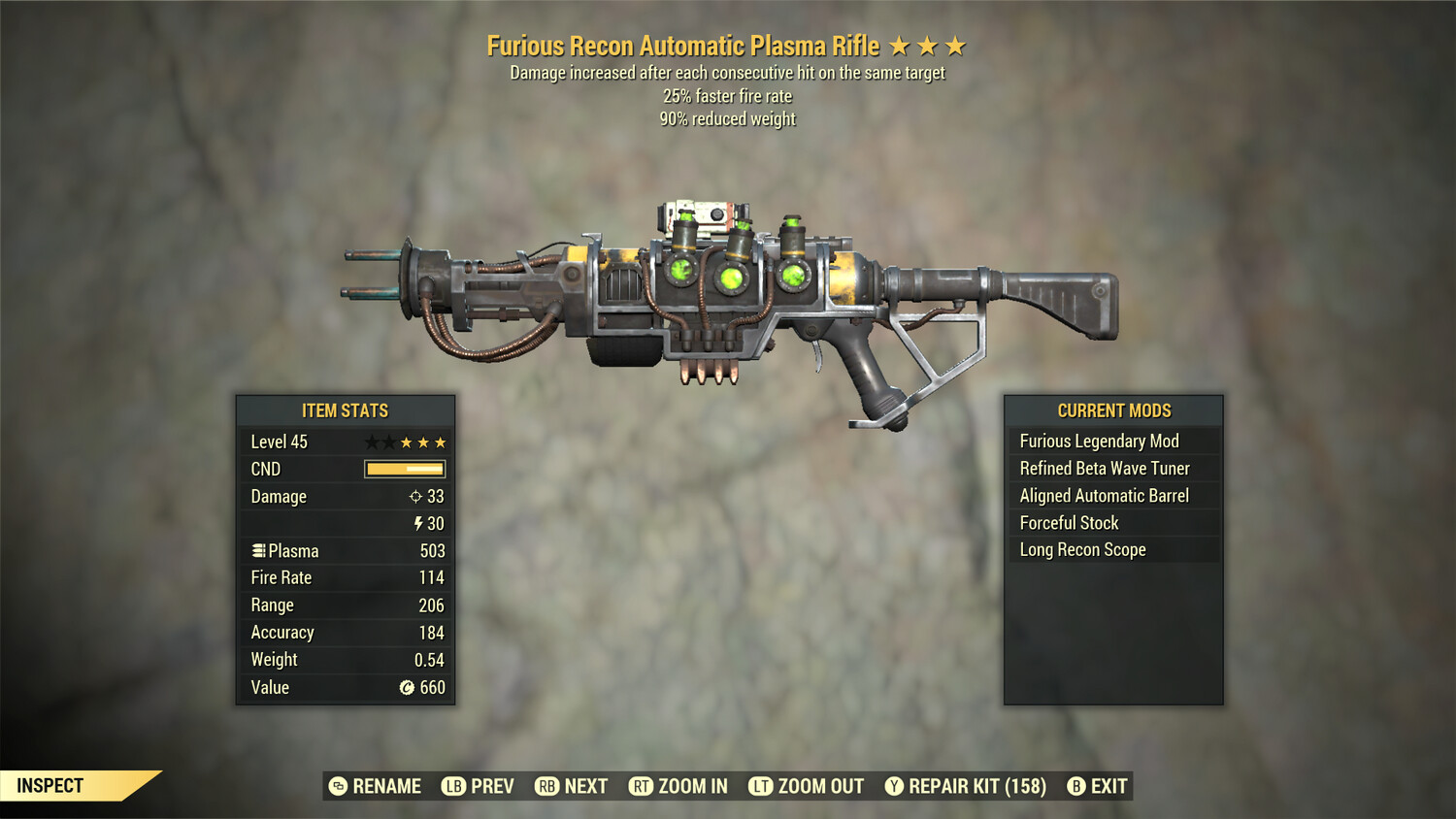Toggle the dimmed star beside Level 45
Screen dimensions: 1456x819
(x=371, y=442)
